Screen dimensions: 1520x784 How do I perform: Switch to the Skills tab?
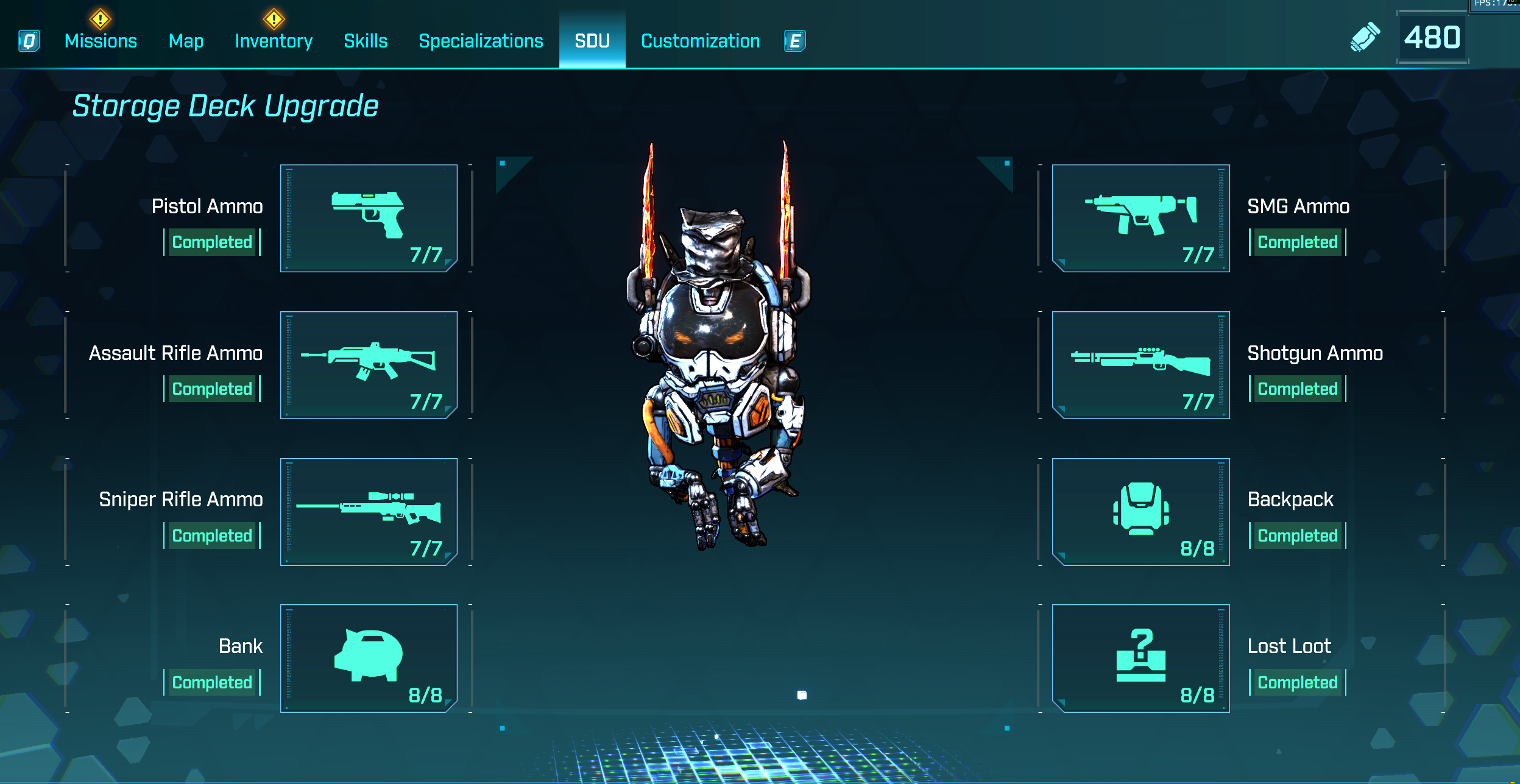click(365, 40)
